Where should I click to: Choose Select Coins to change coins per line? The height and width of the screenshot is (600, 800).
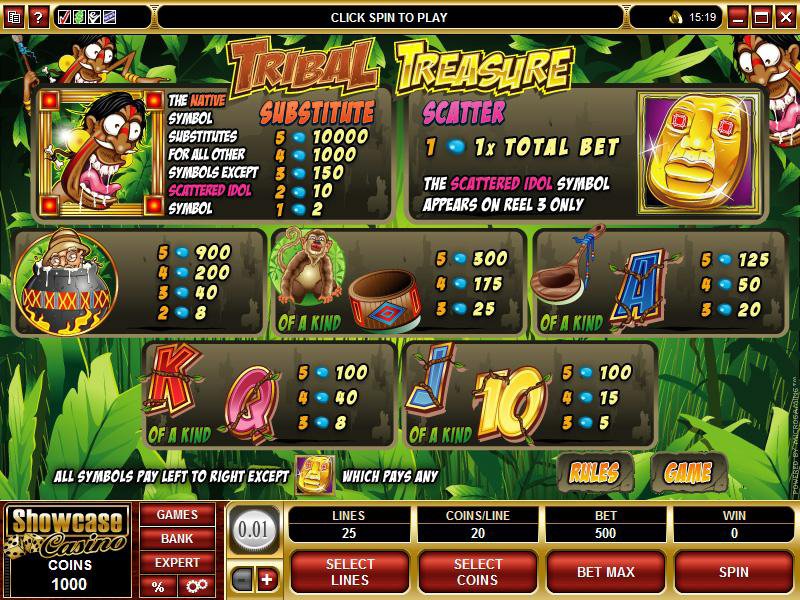pyautogui.click(x=478, y=572)
